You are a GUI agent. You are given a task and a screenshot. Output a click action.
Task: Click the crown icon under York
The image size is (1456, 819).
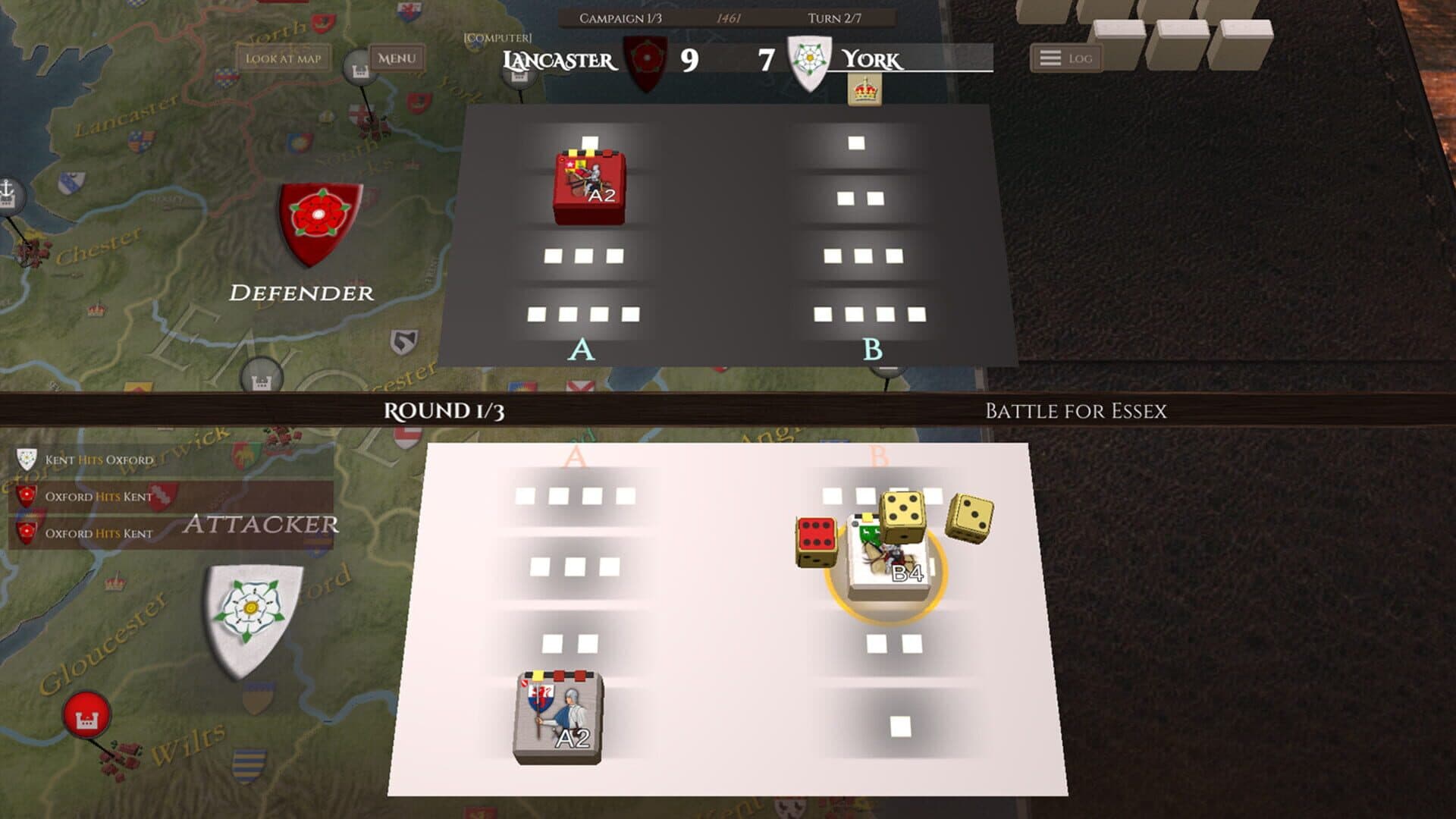(864, 91)
